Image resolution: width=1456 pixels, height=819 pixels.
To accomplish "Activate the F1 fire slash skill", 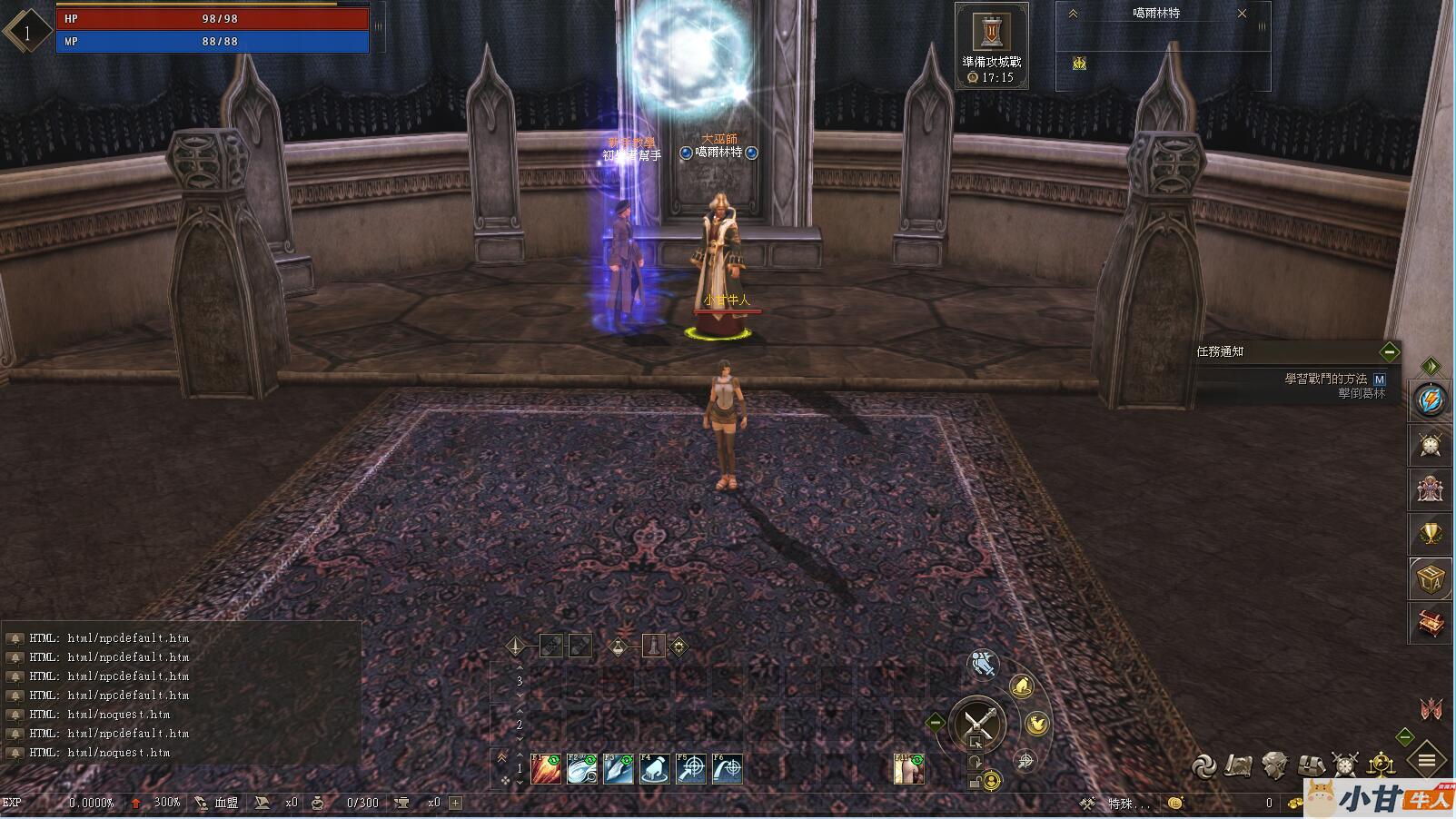I will (x=546, y=769).
